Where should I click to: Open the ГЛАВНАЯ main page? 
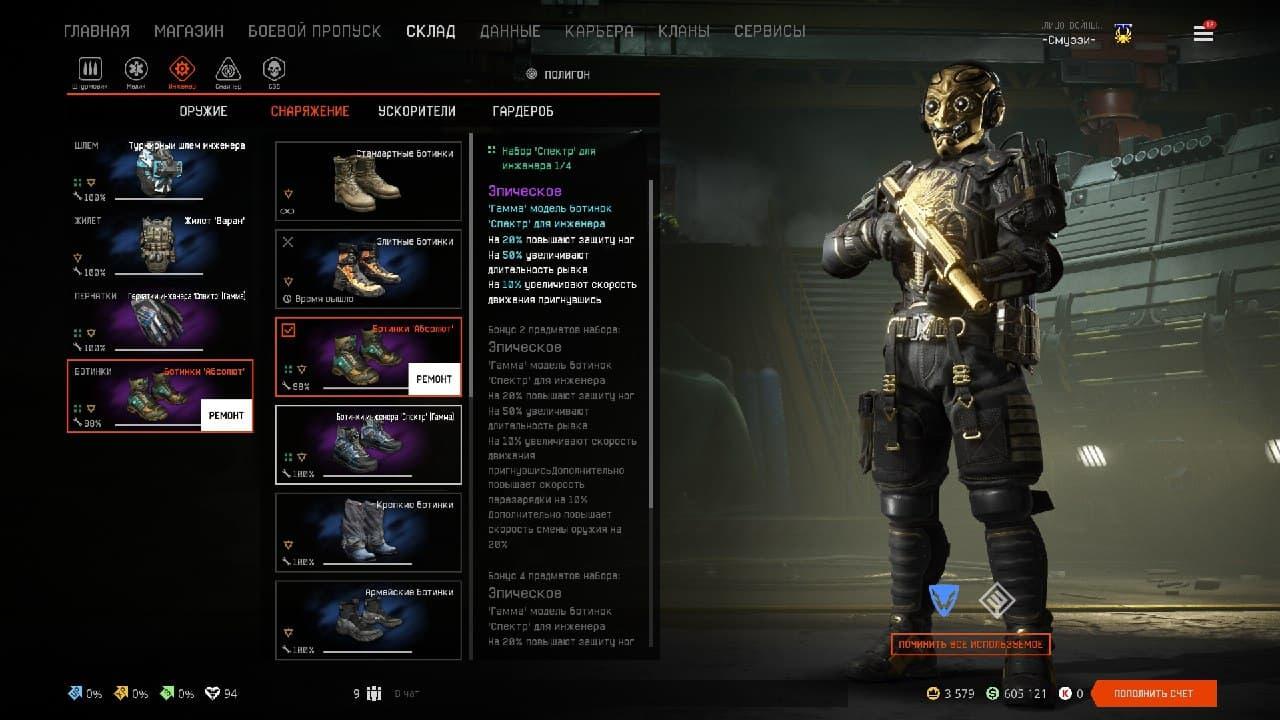click(97, 31)
